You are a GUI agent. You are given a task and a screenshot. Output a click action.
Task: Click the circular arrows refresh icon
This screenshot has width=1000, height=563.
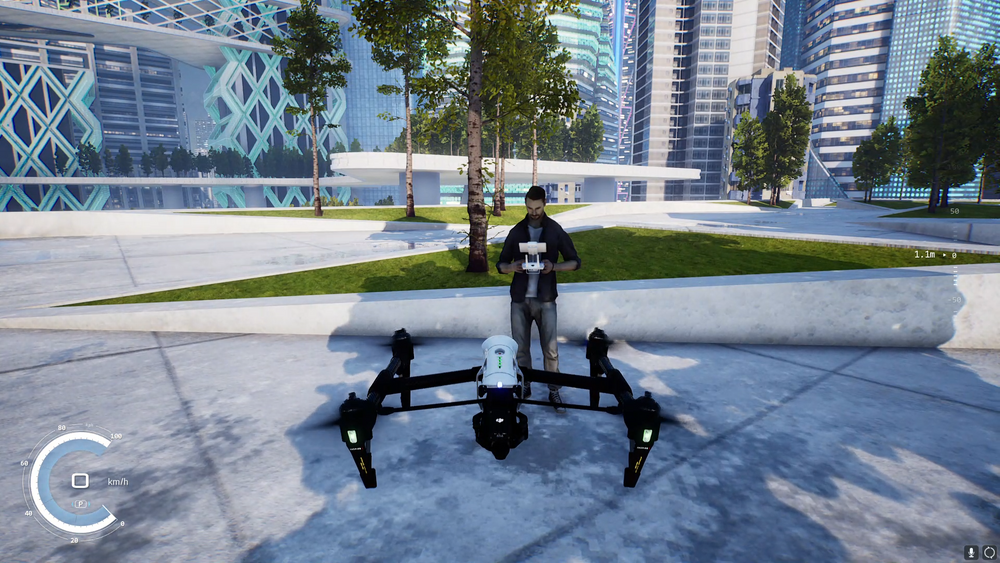pos(989,552)
